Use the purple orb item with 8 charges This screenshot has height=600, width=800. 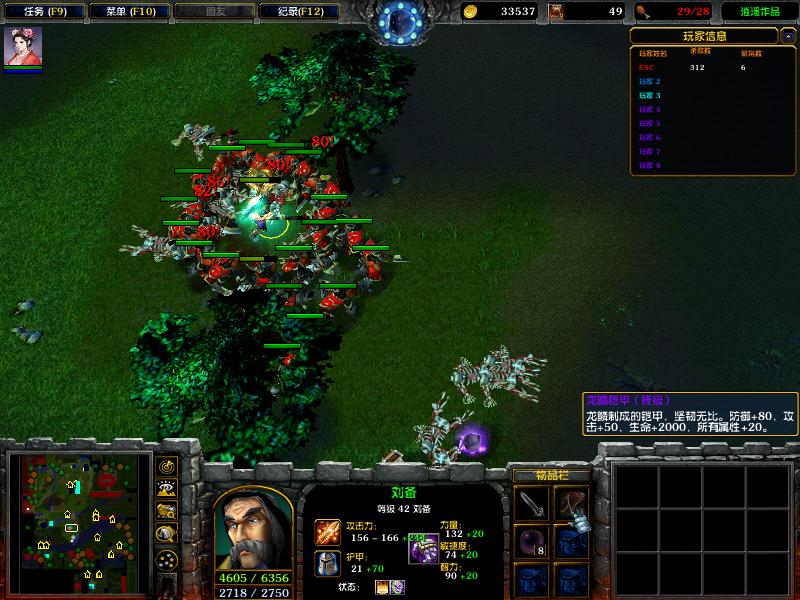532,543
